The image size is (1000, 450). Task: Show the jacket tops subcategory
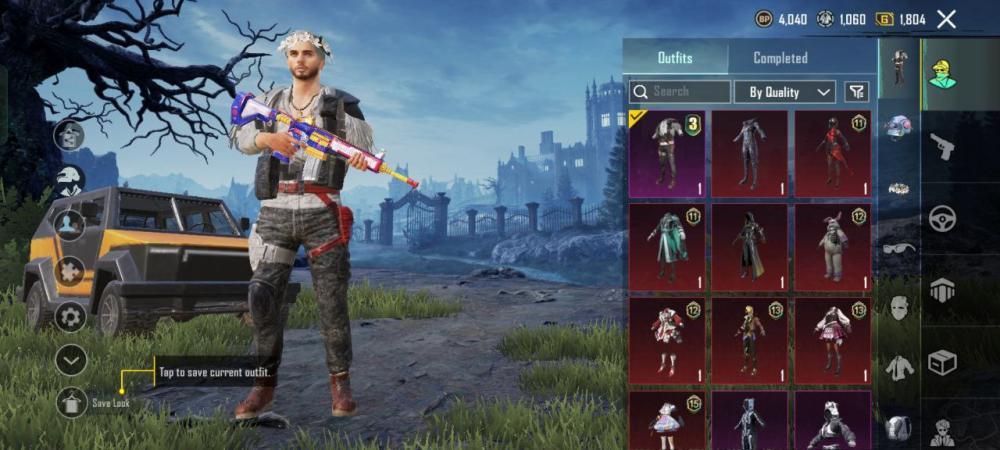(x=898, y=367)
